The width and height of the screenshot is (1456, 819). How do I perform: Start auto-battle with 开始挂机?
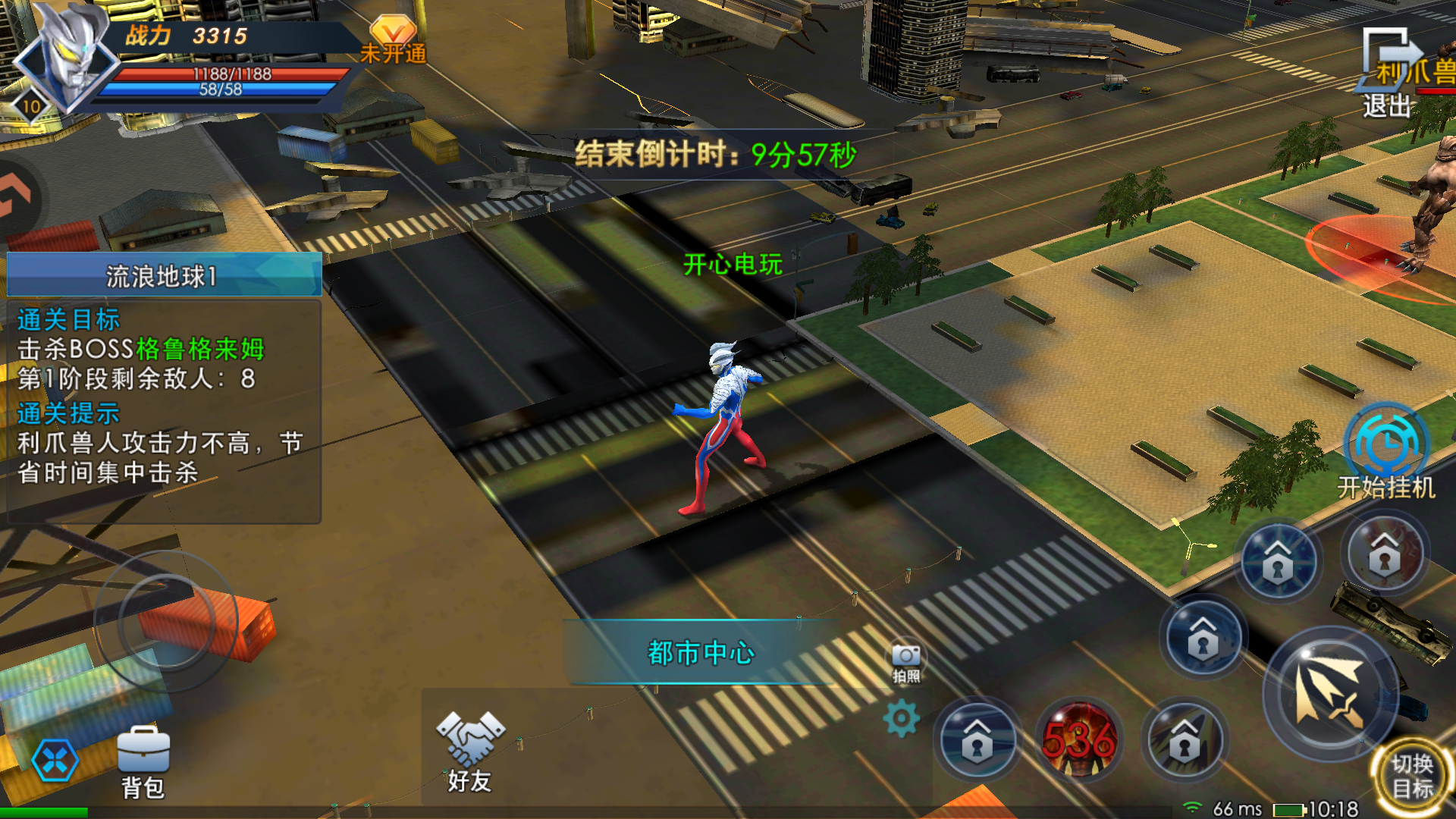click(1385, 451)
